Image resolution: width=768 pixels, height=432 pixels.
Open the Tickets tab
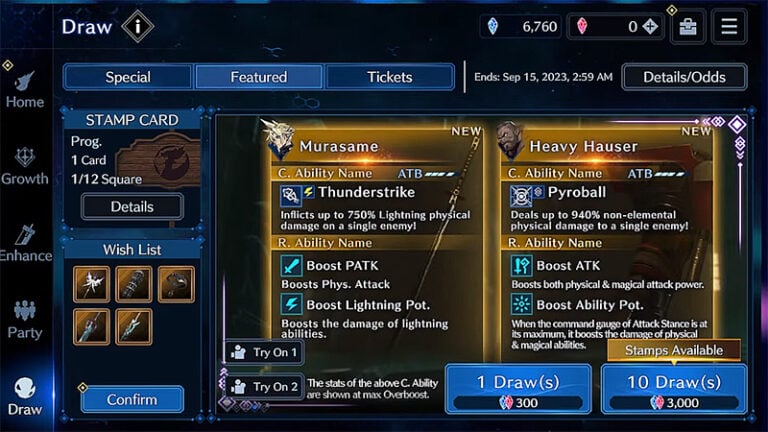click(389, 77)
